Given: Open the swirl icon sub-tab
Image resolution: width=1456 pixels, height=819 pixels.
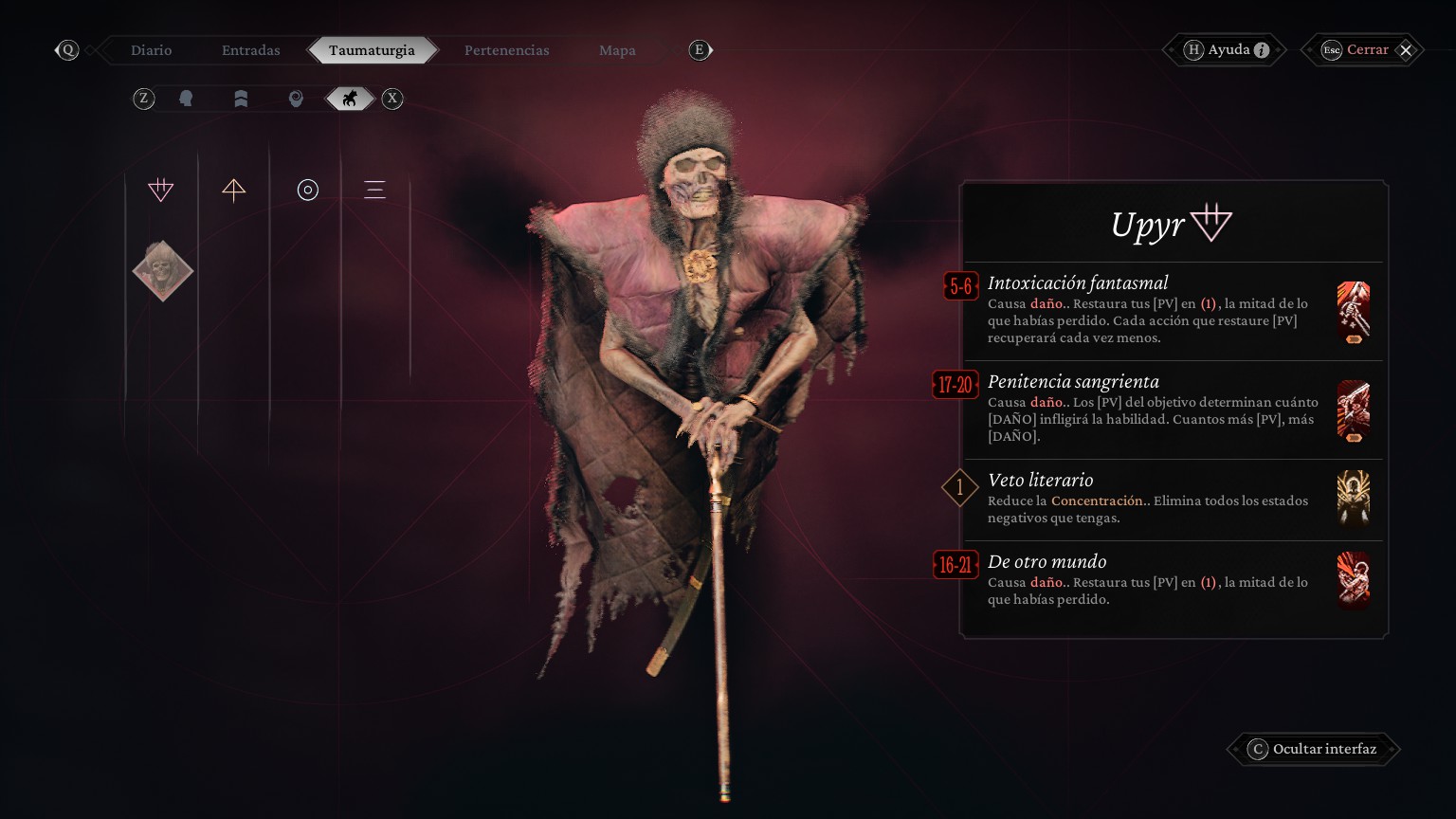Looking at the screenshot, I should (x=296, y=99).
